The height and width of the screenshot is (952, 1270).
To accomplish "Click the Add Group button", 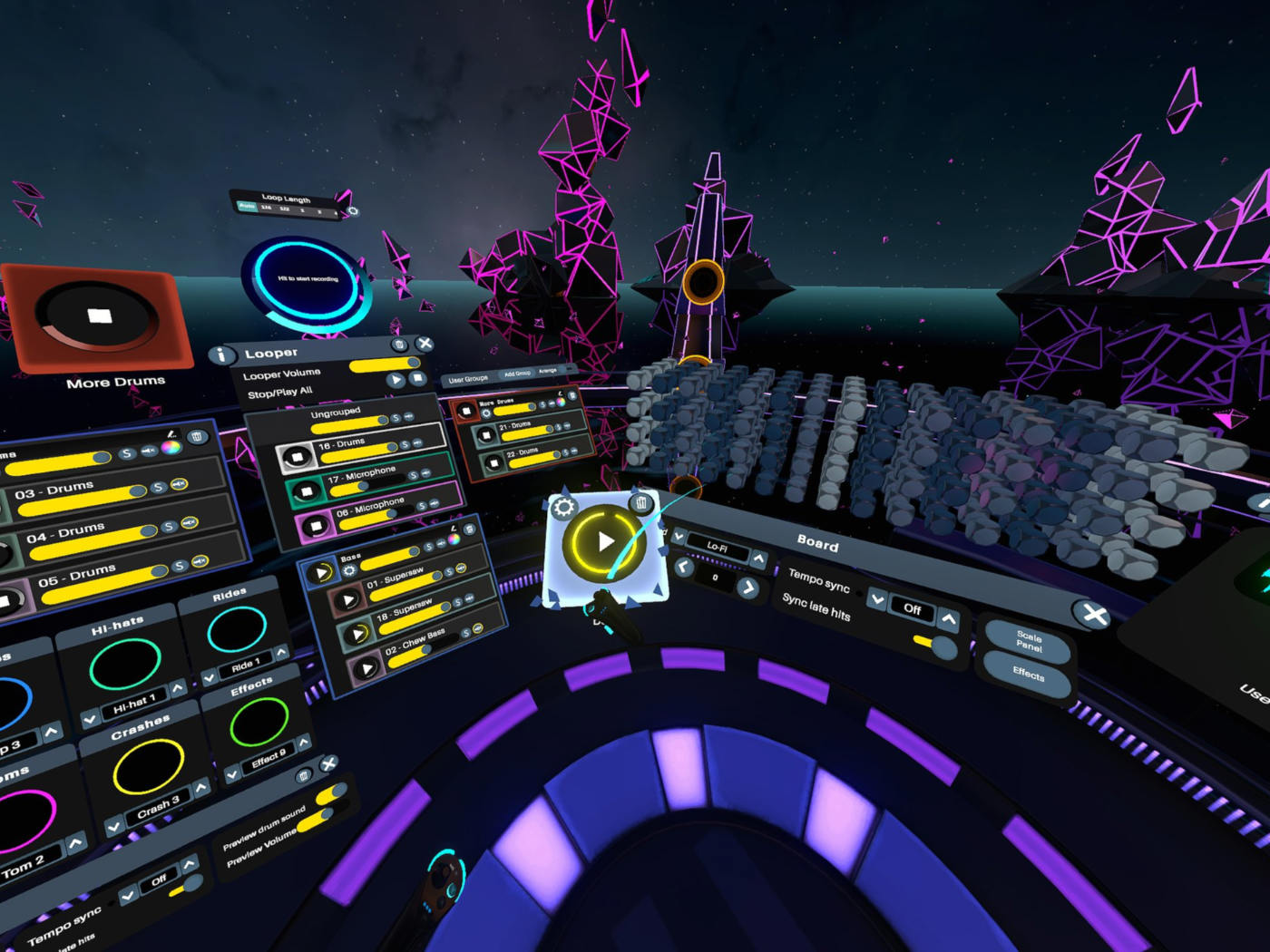I will [517, 374].
